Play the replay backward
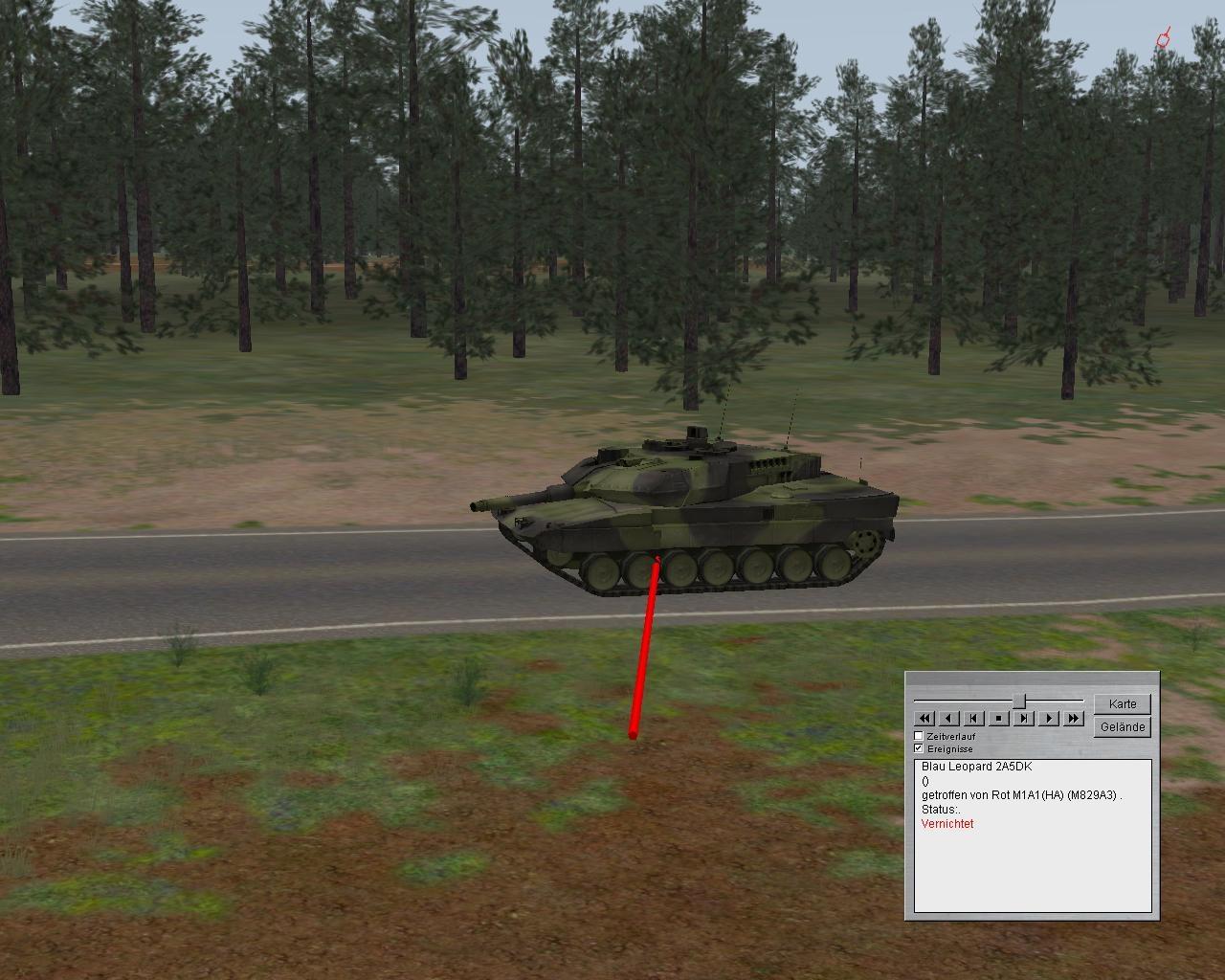The height and width of the screenshot is (980, 1225). click(949, 718)
